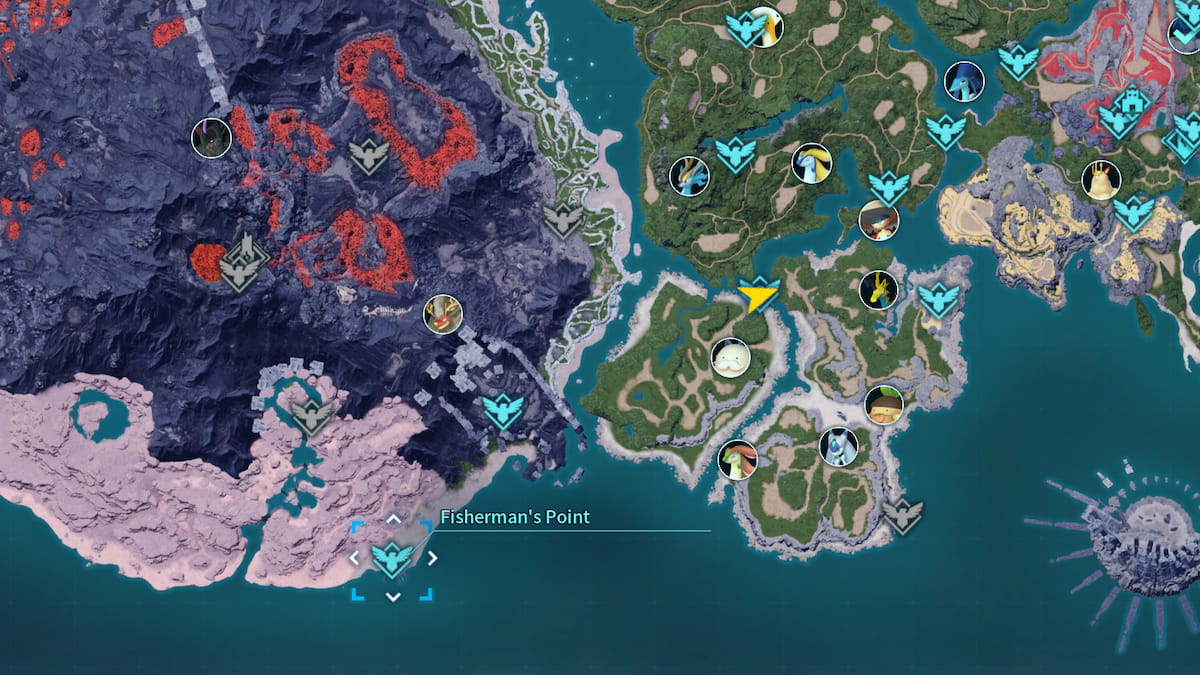Select the teal eagle marker in dark volcanic region
The height and width of the screenshot is (675, 1200).
503,409
